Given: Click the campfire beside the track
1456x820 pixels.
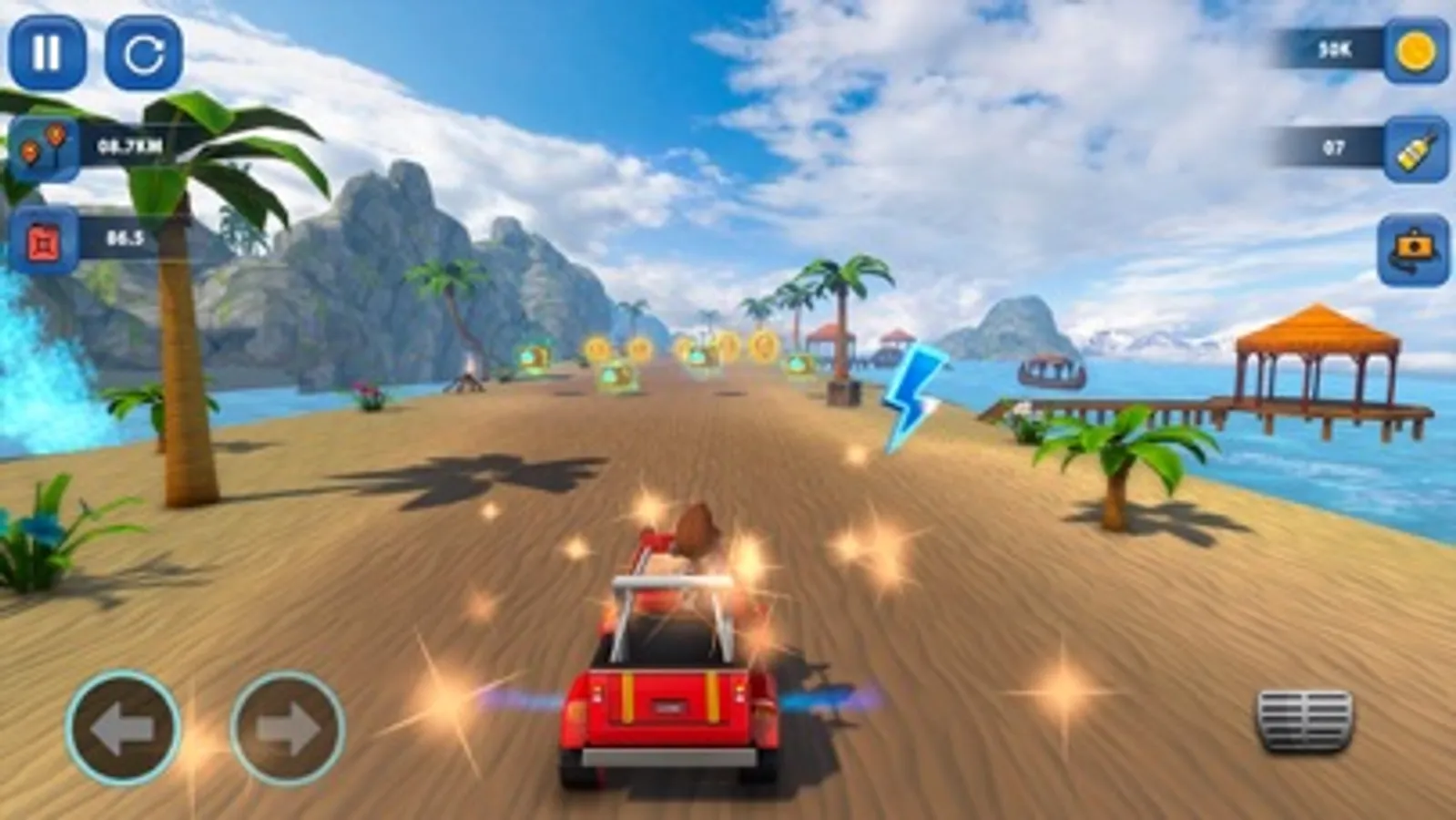Looking at the screenshot, I should 467,383.
